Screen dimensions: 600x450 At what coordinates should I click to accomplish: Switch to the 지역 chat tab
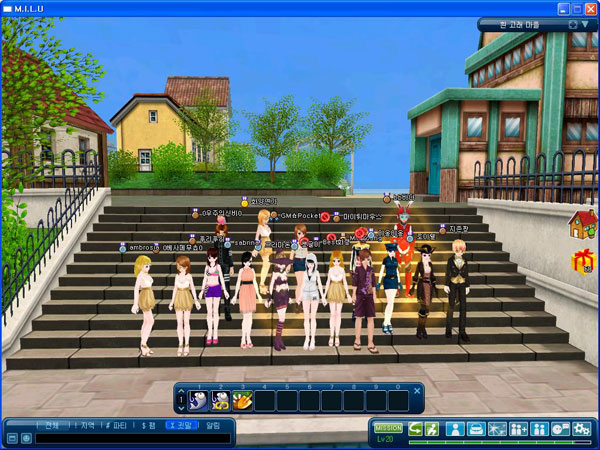click(x=86, y=425)
